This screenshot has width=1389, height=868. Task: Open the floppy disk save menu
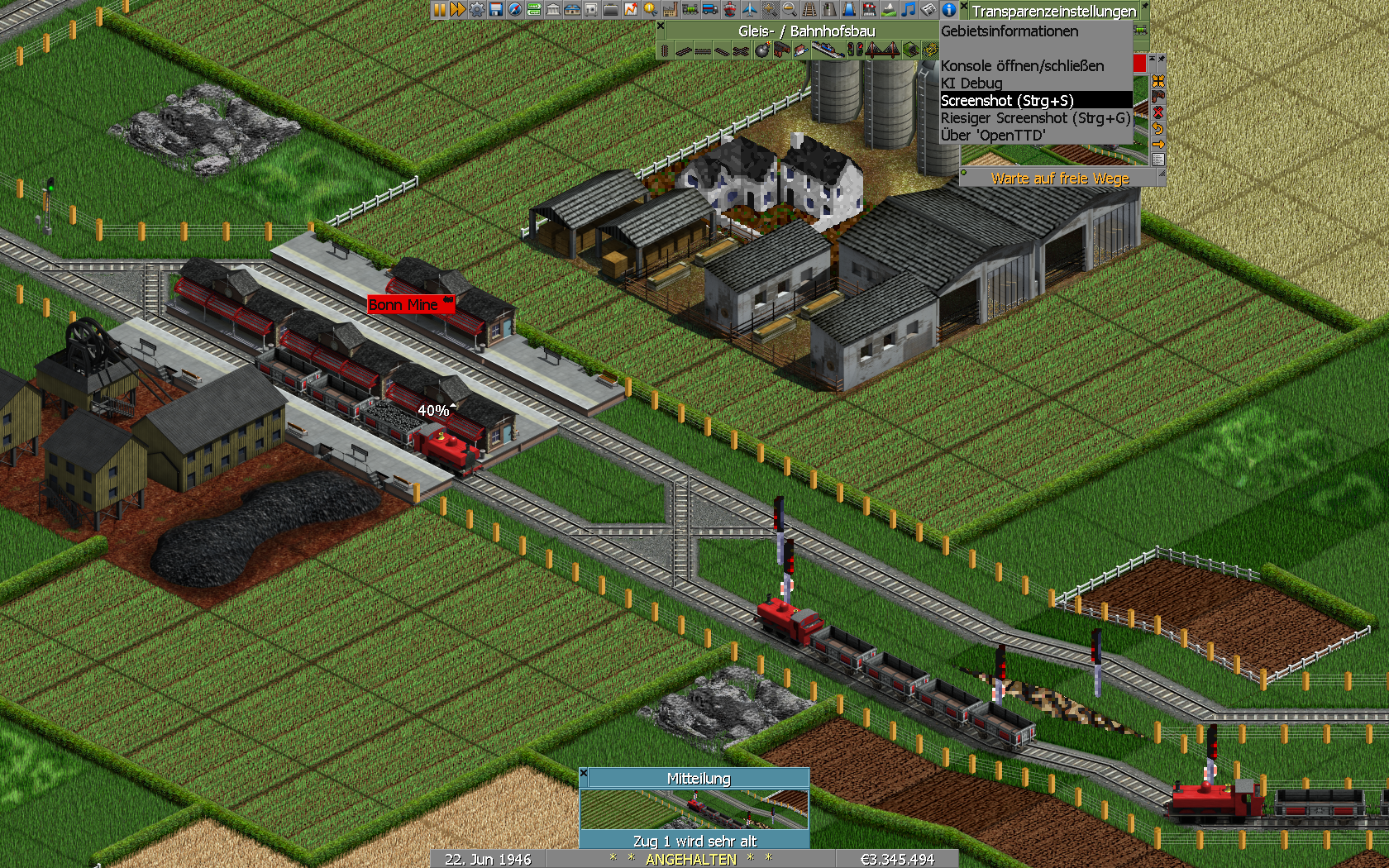(496, 10)
